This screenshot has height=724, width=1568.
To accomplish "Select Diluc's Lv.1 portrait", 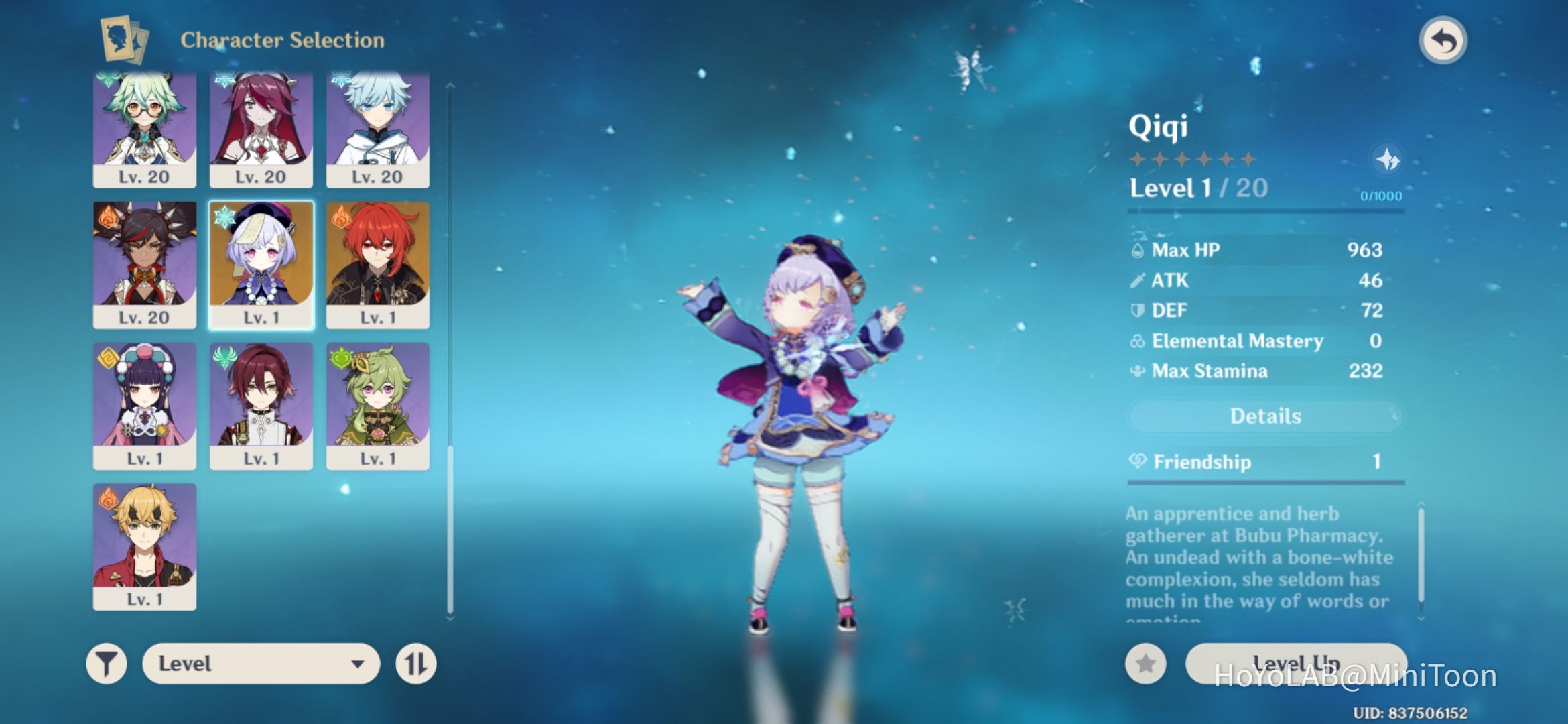I will 376,261.
